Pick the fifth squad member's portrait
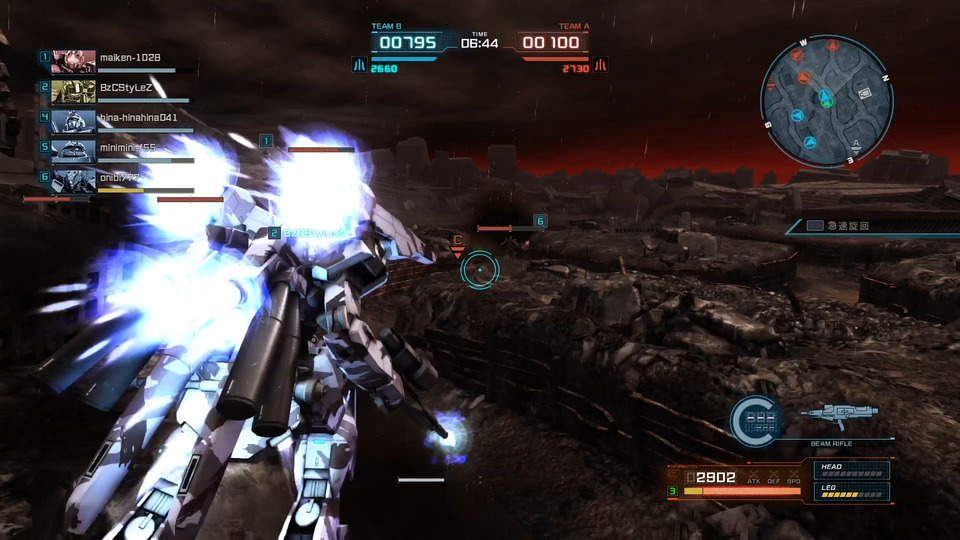 point(73,150)
